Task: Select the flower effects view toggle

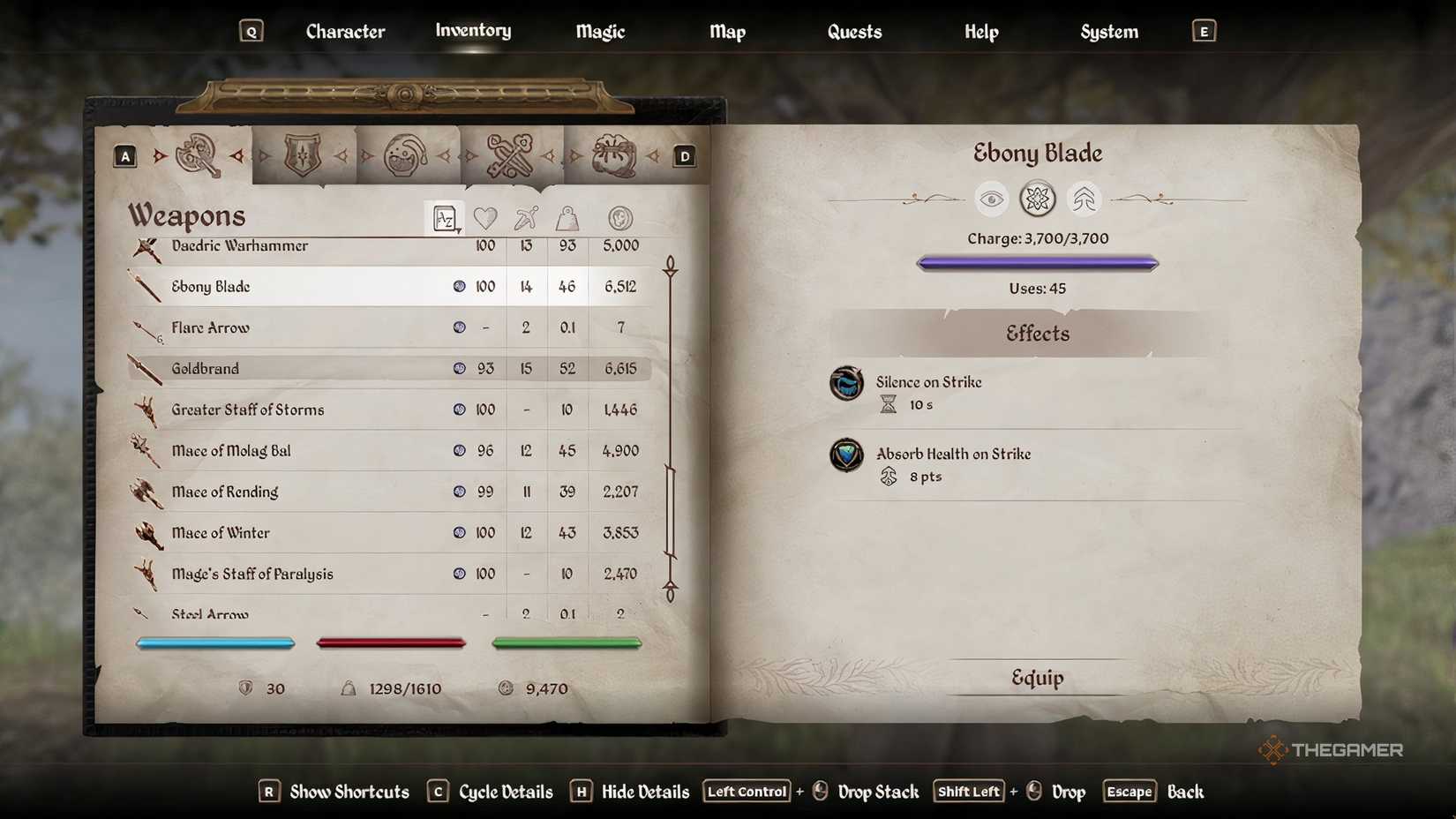Action: click(x=1037, y=199)
